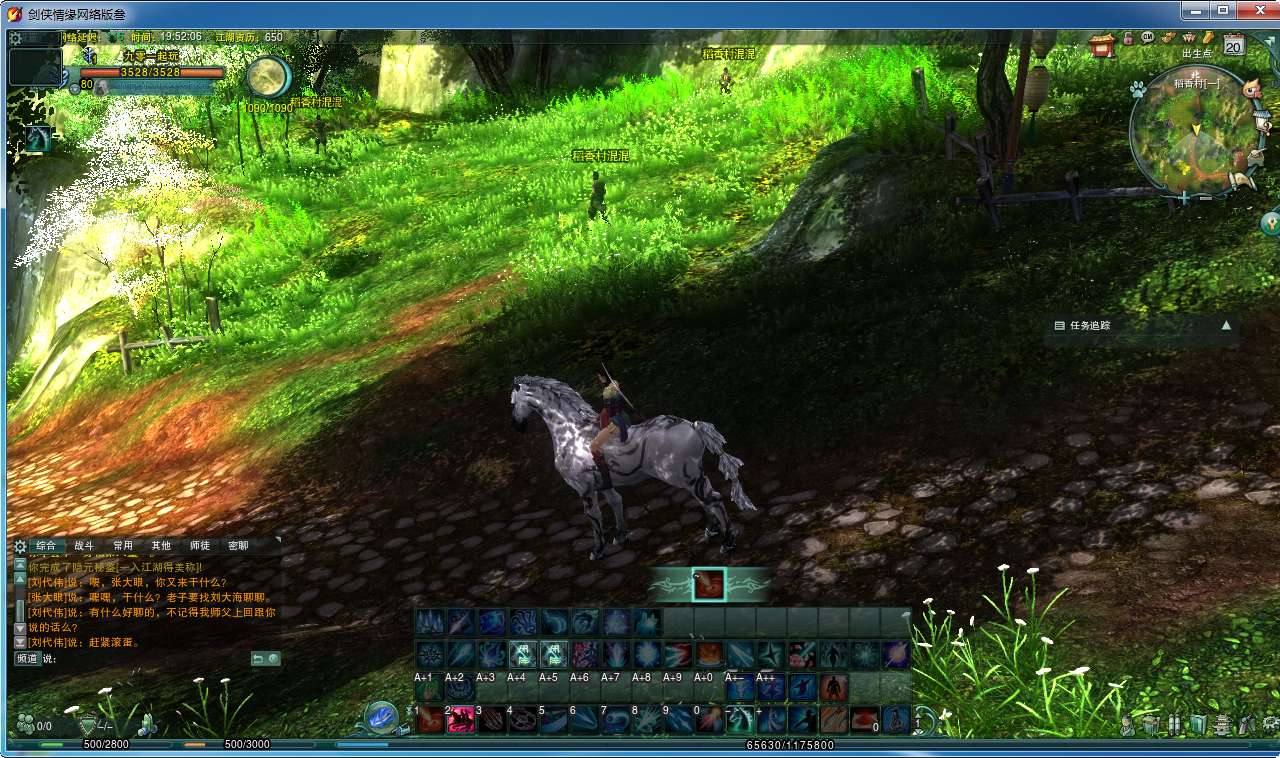Close the game window
This screenshot has width=1280, height=758.
coord(1254,10)
